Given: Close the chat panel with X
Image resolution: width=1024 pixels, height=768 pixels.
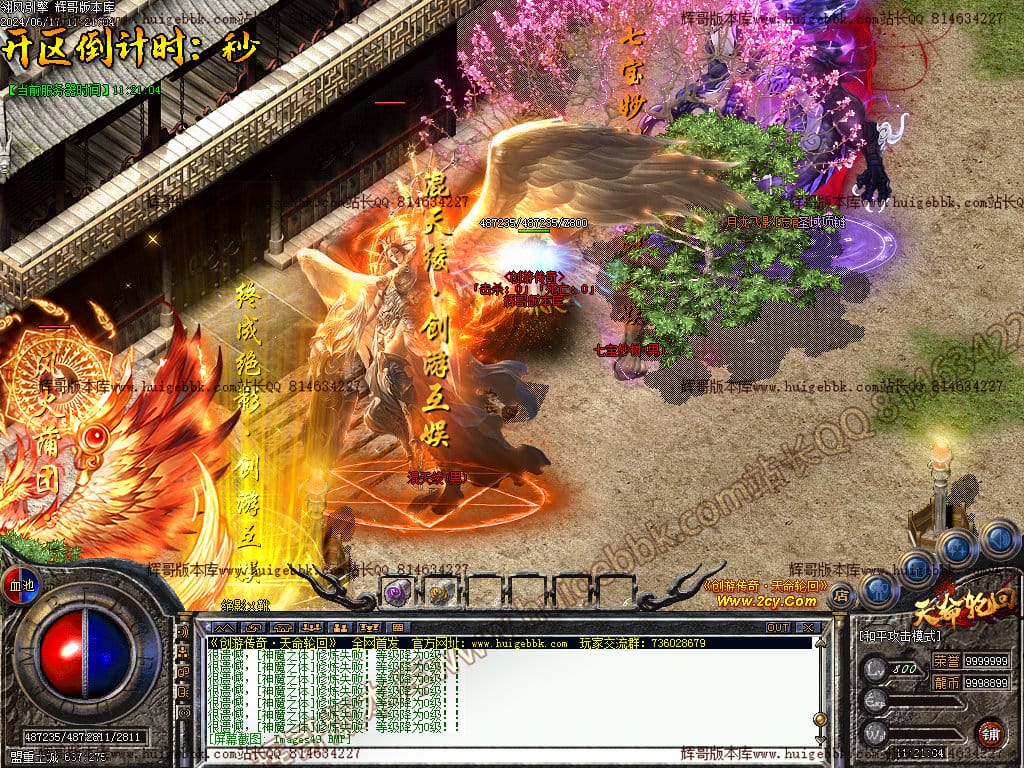Looking at the screenshot, I should click(x=808, y=627).
